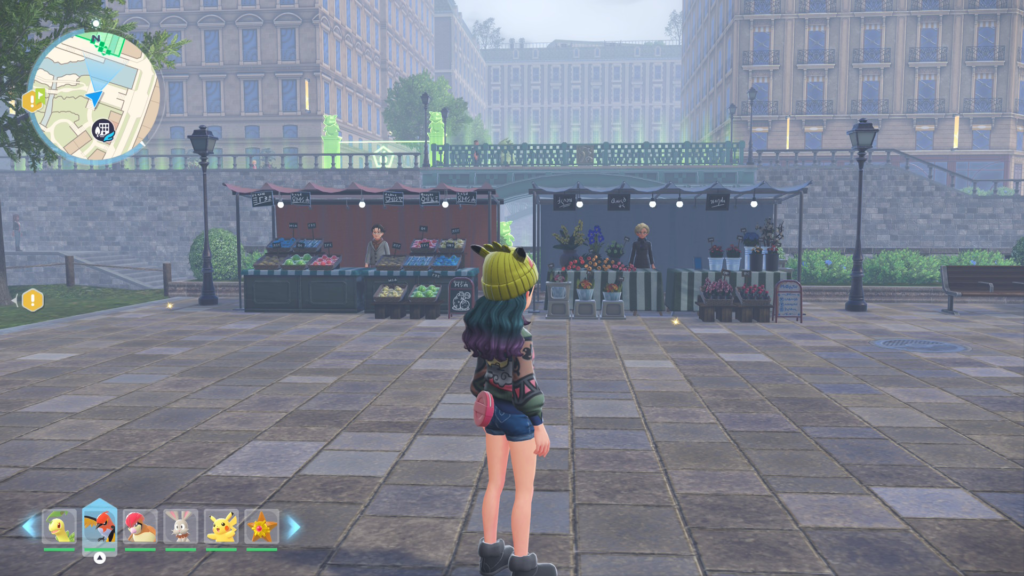Select the yellow objective indicator with the left-pointing arrow
1024x576 pixels.
[x=32, y=299]
